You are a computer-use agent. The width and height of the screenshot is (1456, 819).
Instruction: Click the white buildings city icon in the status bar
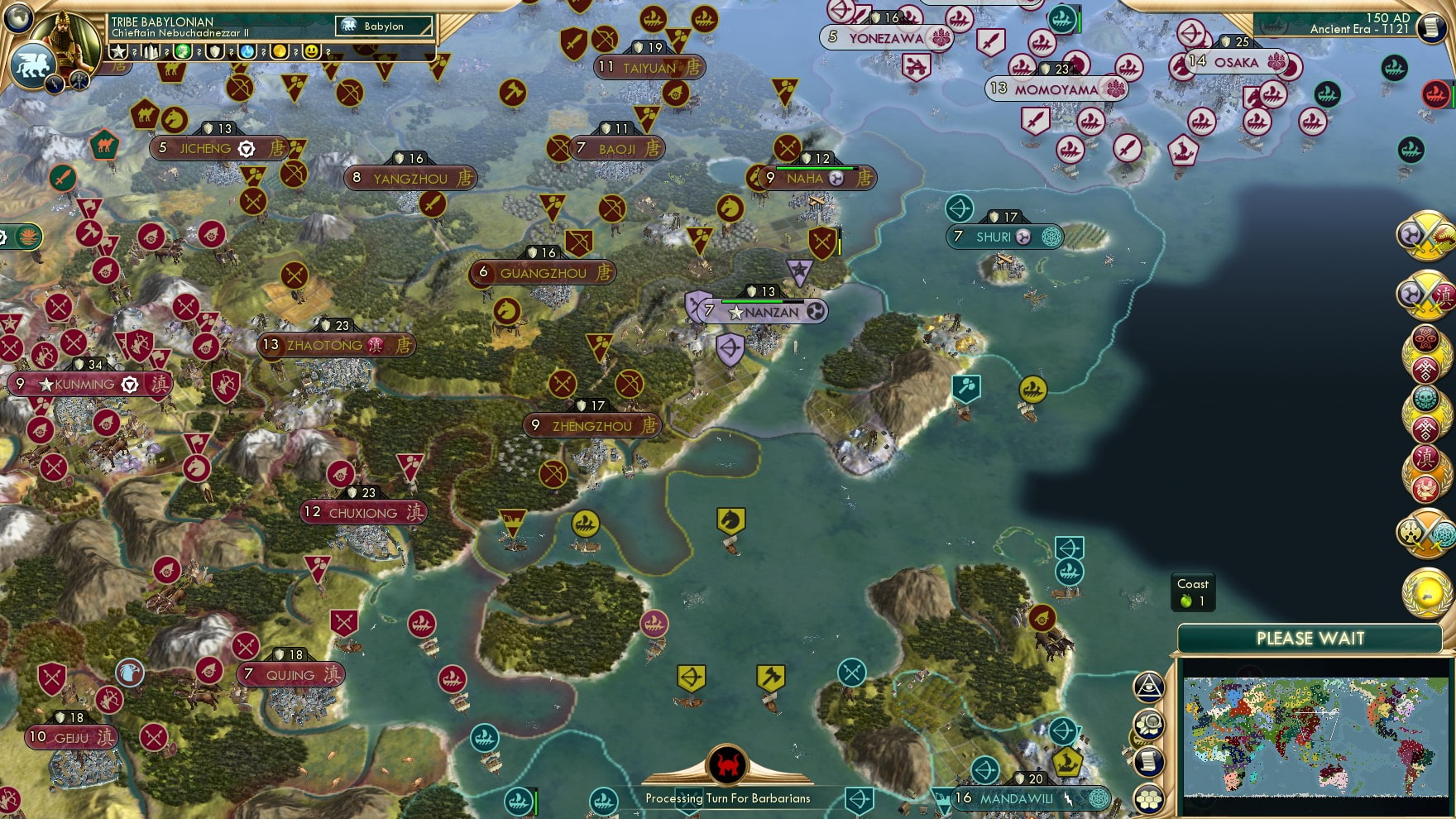tap(150, 52)
